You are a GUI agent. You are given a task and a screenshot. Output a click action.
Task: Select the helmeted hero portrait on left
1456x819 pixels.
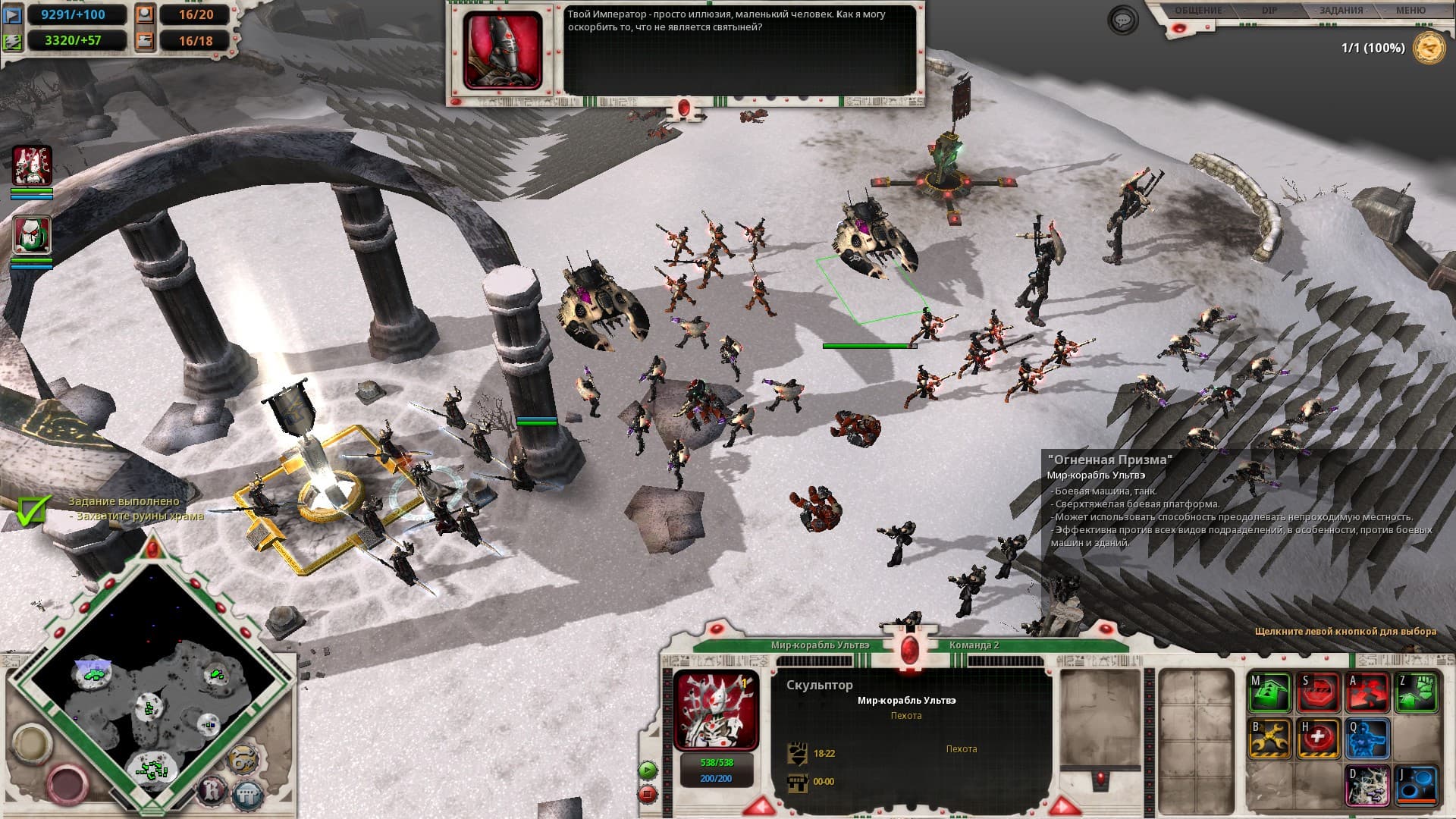pos(32,235)
